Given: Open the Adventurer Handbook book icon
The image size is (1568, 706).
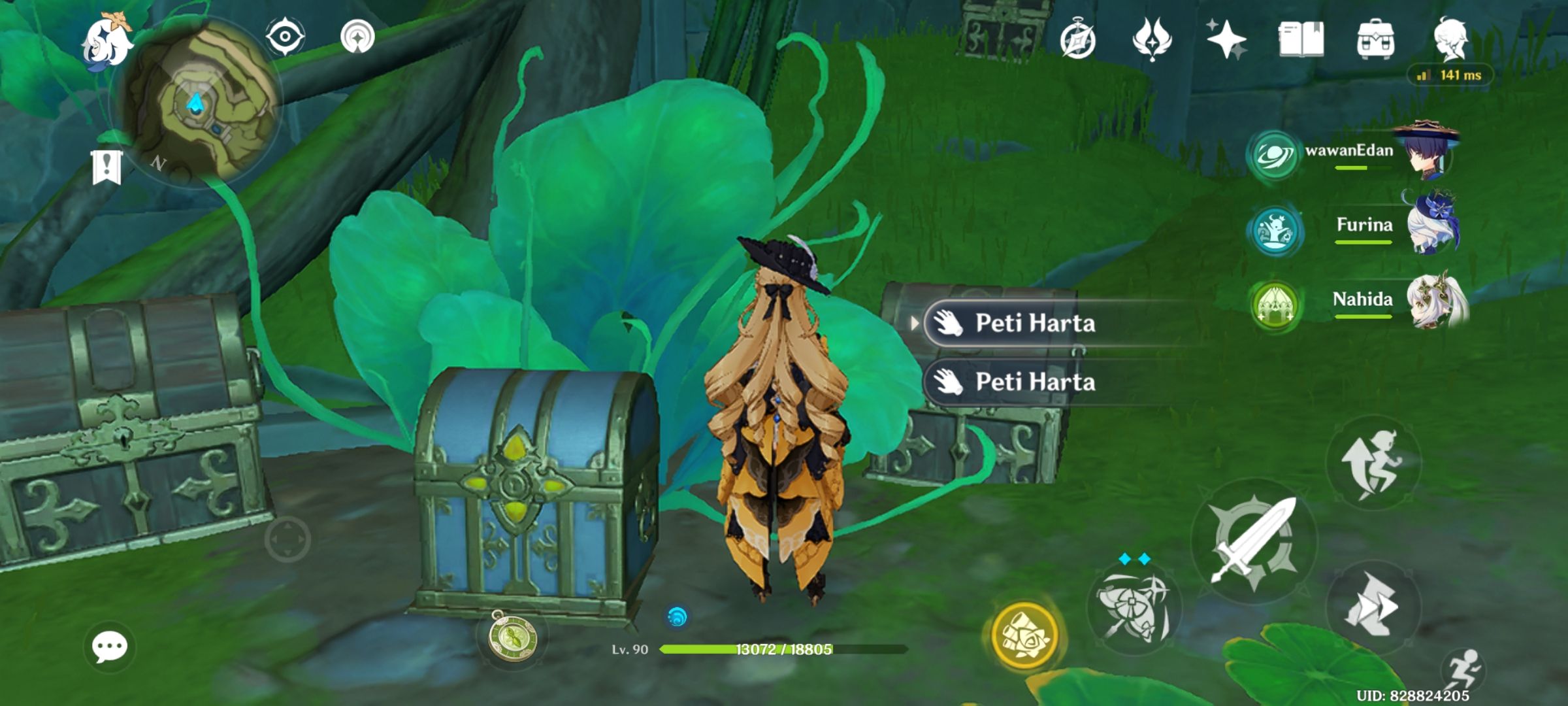Looking at the screenshot, I should point(1300,39).
